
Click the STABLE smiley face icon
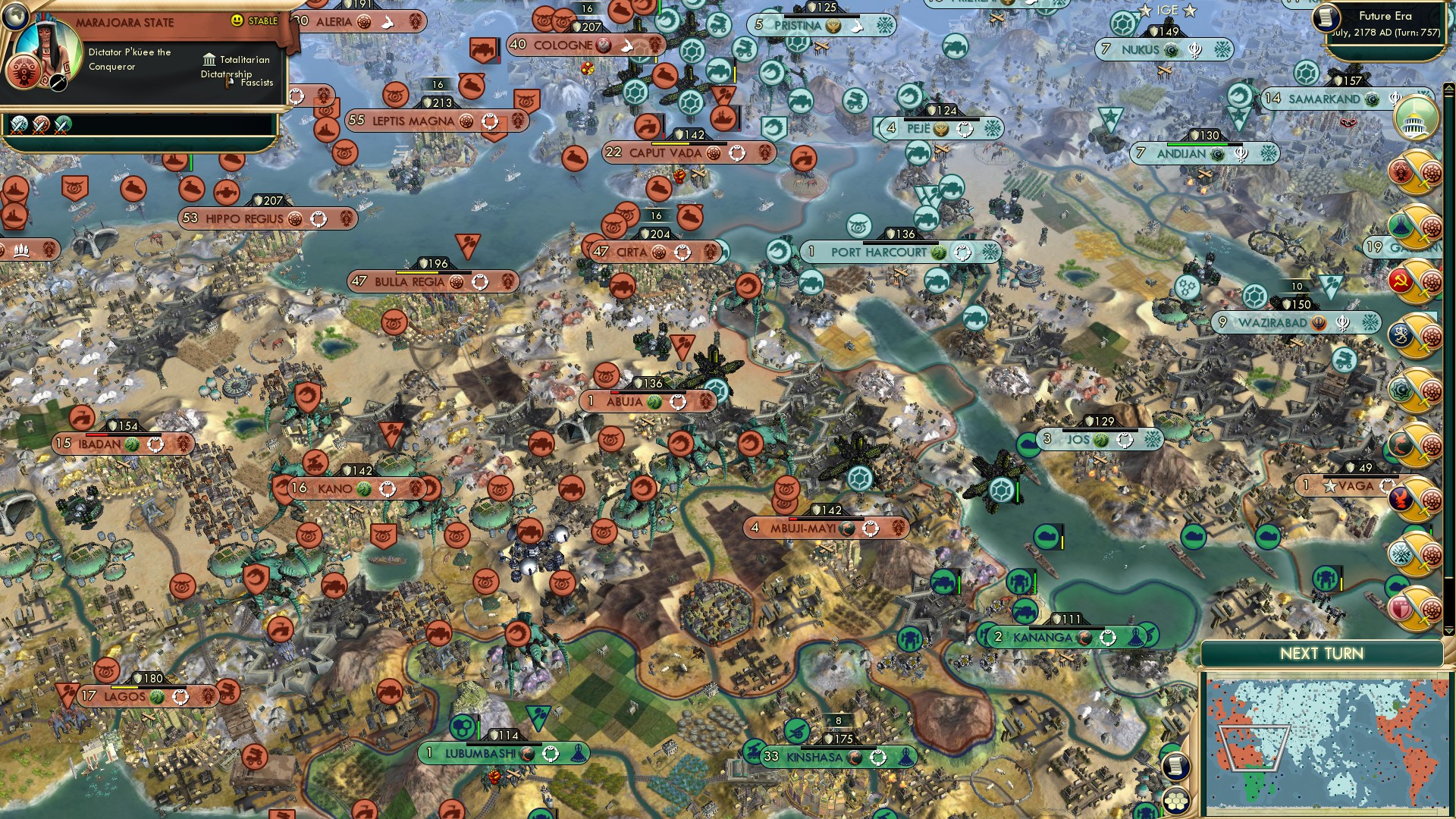coord(237,20)
